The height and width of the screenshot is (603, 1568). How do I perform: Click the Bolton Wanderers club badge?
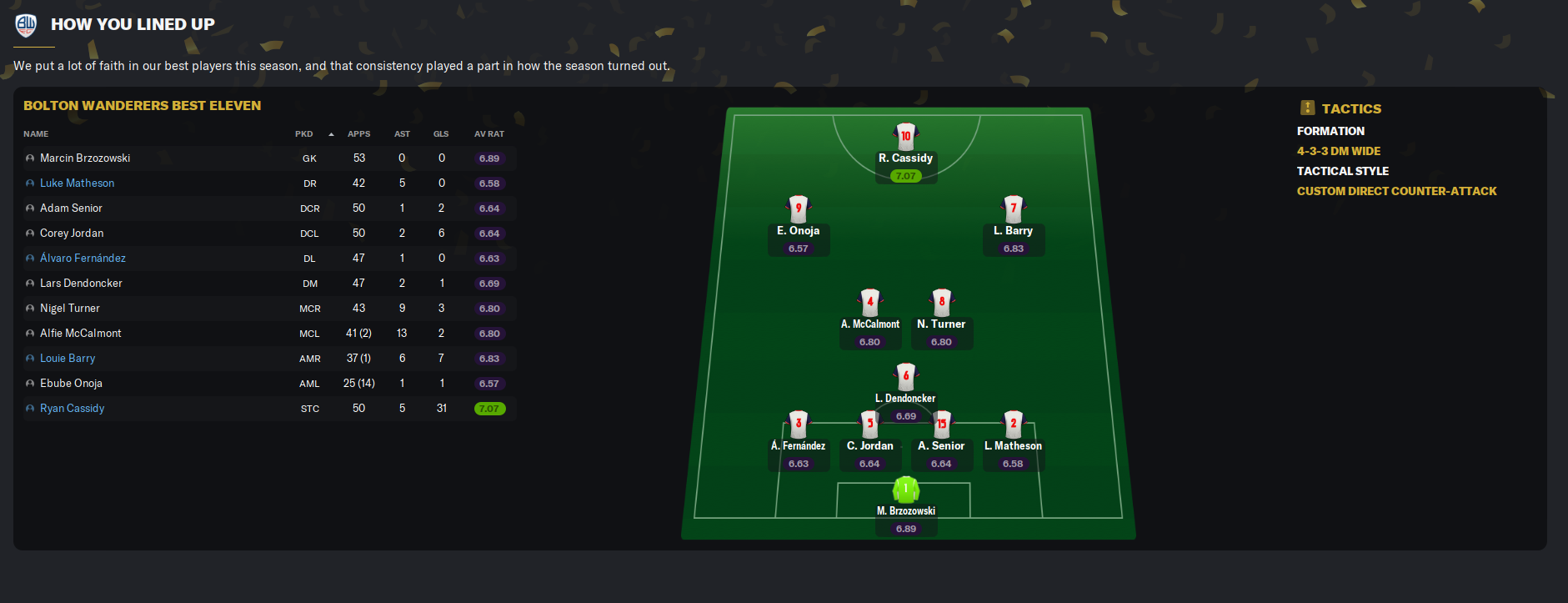[x=26, y=25]
